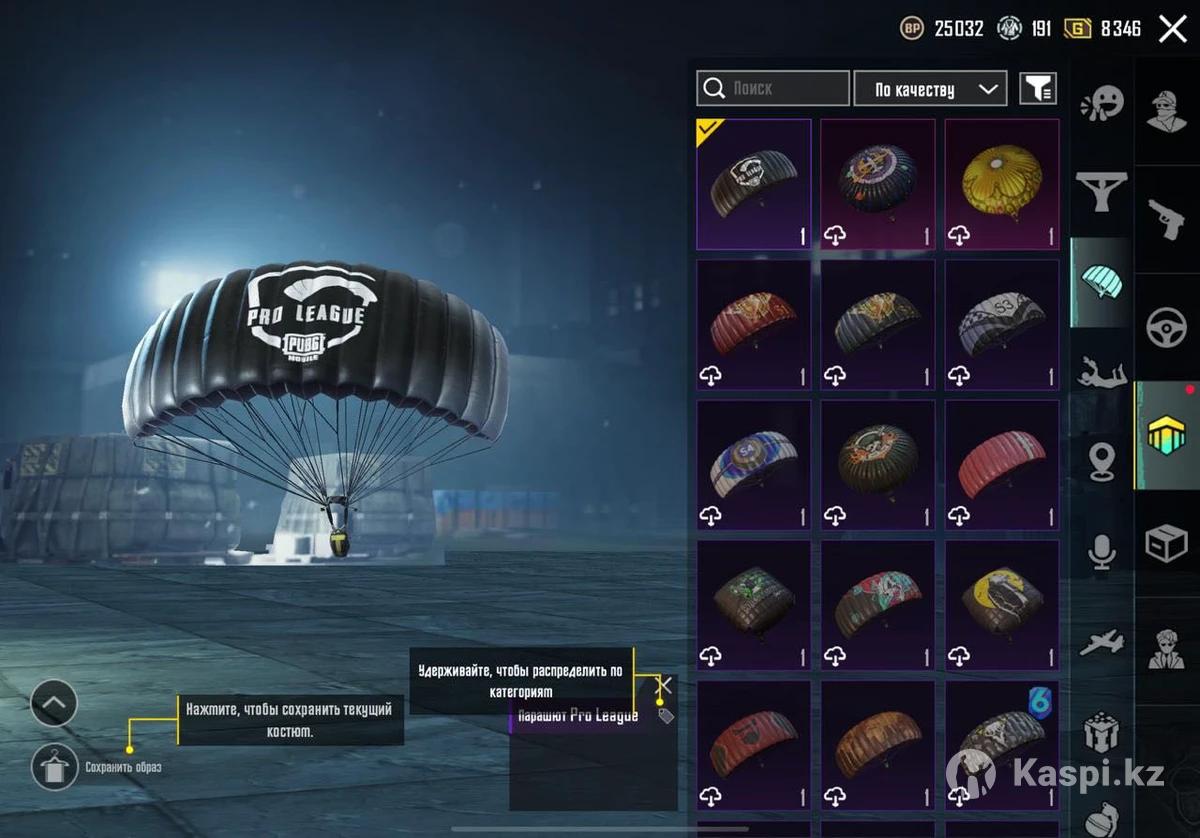The height and width of the screenshot is (838, 1200).
Task: Open the box crate tab
Action: coord(1167,544)
